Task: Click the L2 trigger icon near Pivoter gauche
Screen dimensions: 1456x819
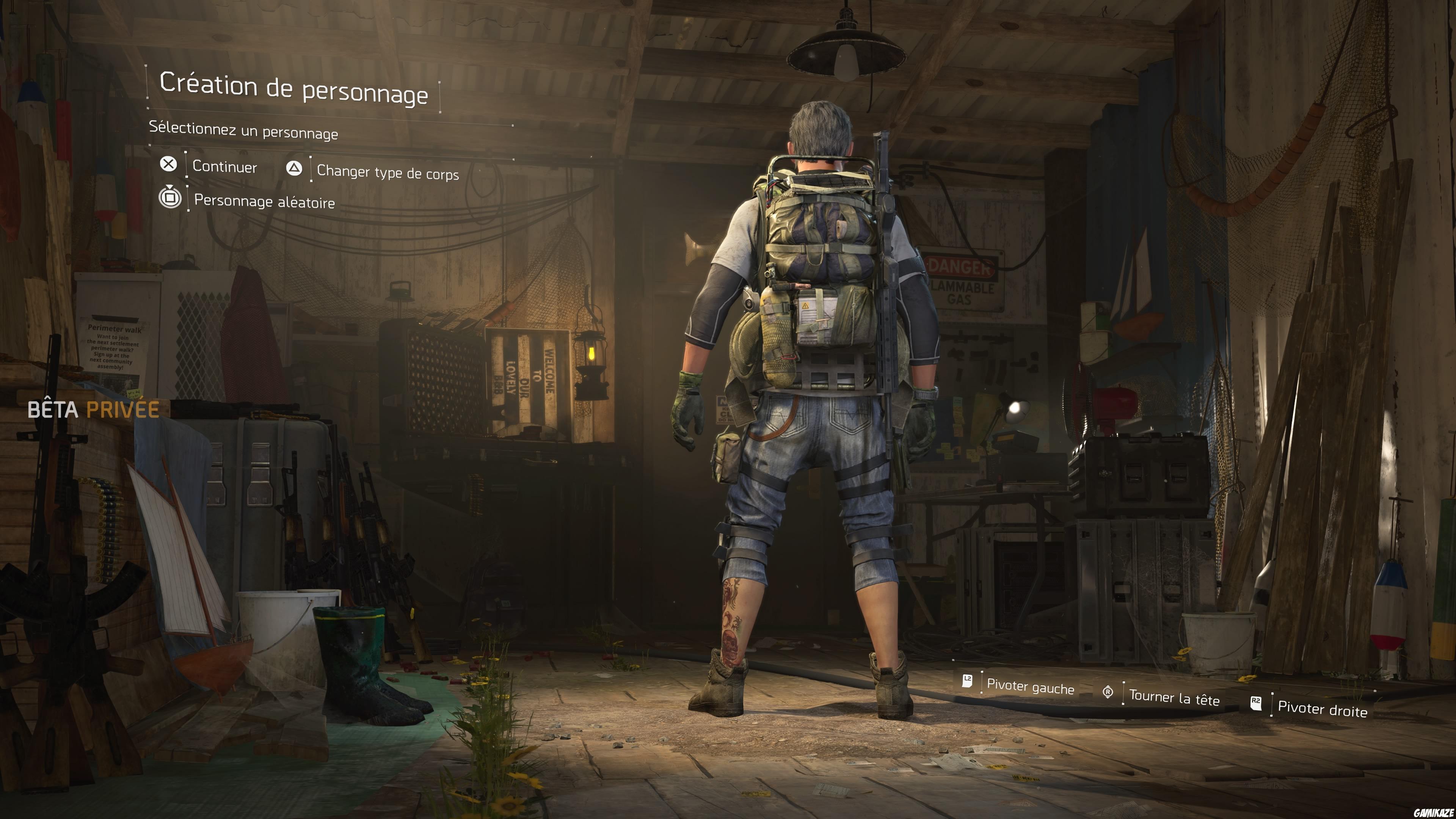Action: (x=968, y=681)
